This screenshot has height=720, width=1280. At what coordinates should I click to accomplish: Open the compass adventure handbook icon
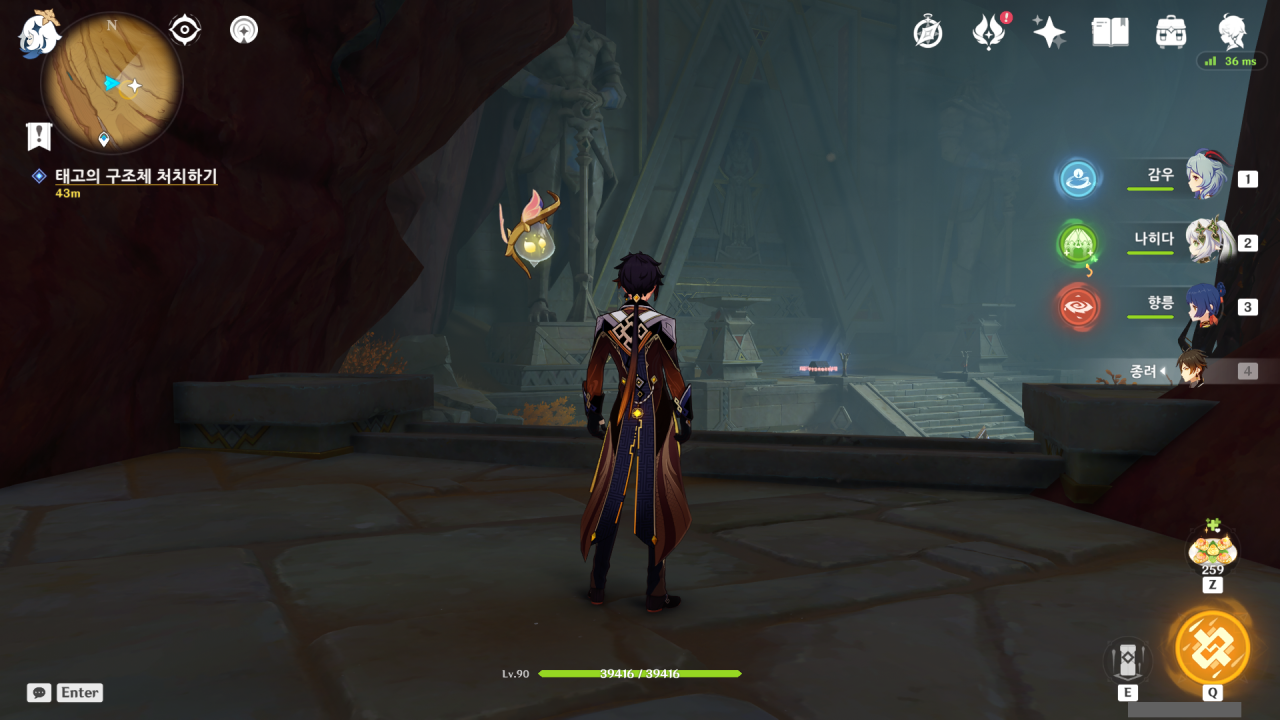coord(928,32)
